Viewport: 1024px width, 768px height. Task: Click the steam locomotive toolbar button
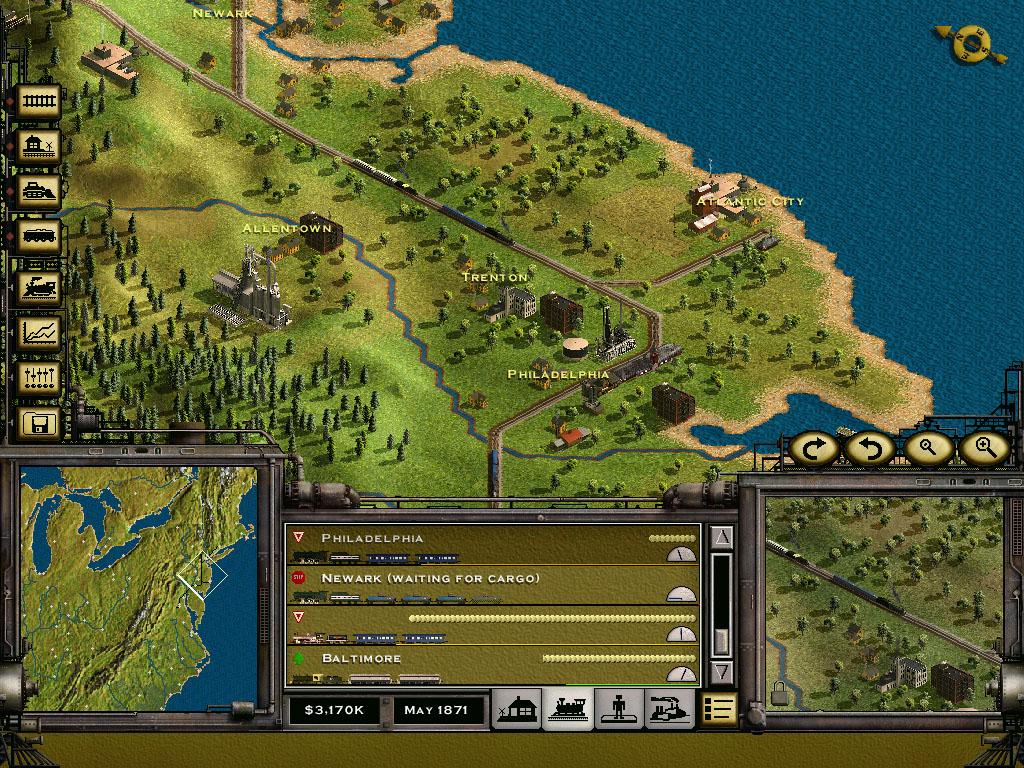click(40, 287)
